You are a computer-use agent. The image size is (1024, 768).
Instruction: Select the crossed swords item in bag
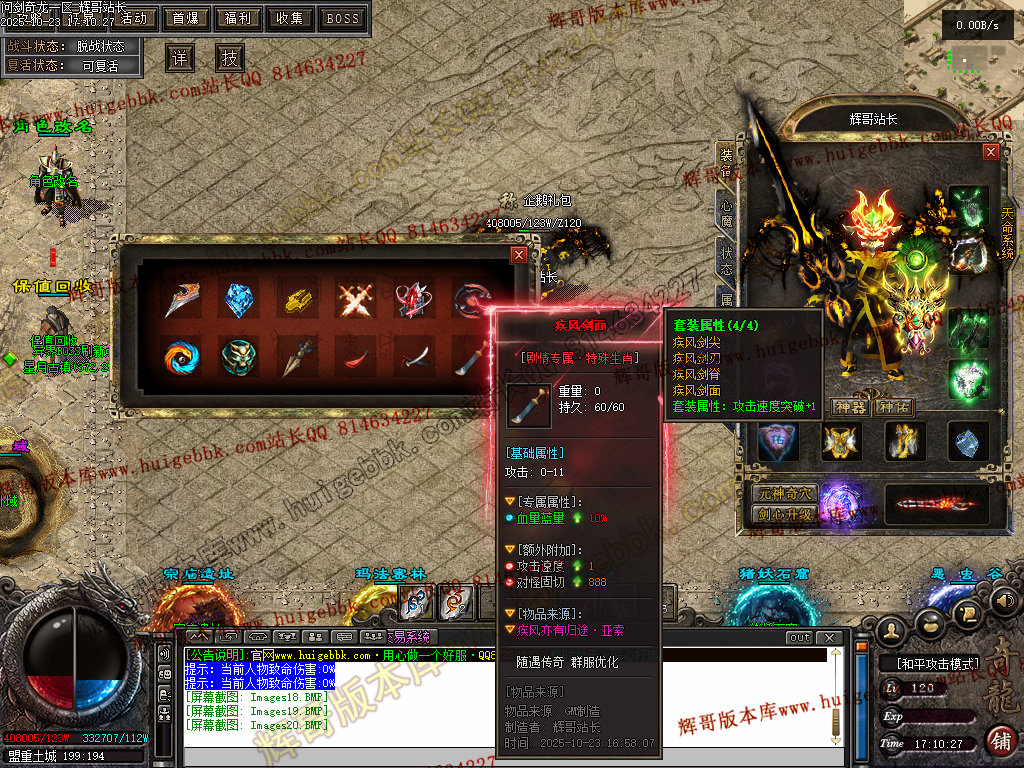pyautogui.click(x=355, y=298)
